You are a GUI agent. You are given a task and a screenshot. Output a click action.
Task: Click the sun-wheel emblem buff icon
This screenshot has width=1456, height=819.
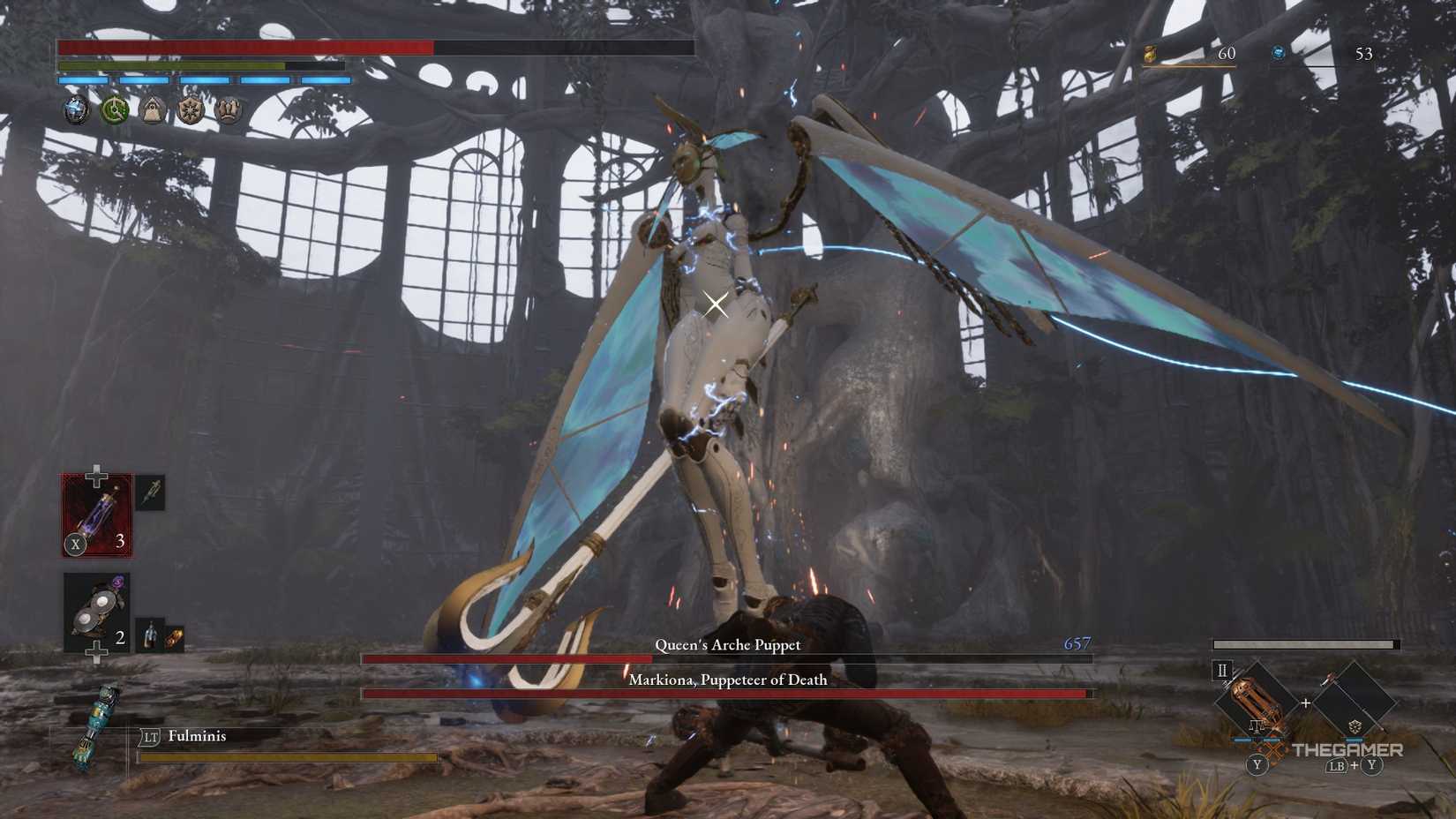click(x=191, y=109)
